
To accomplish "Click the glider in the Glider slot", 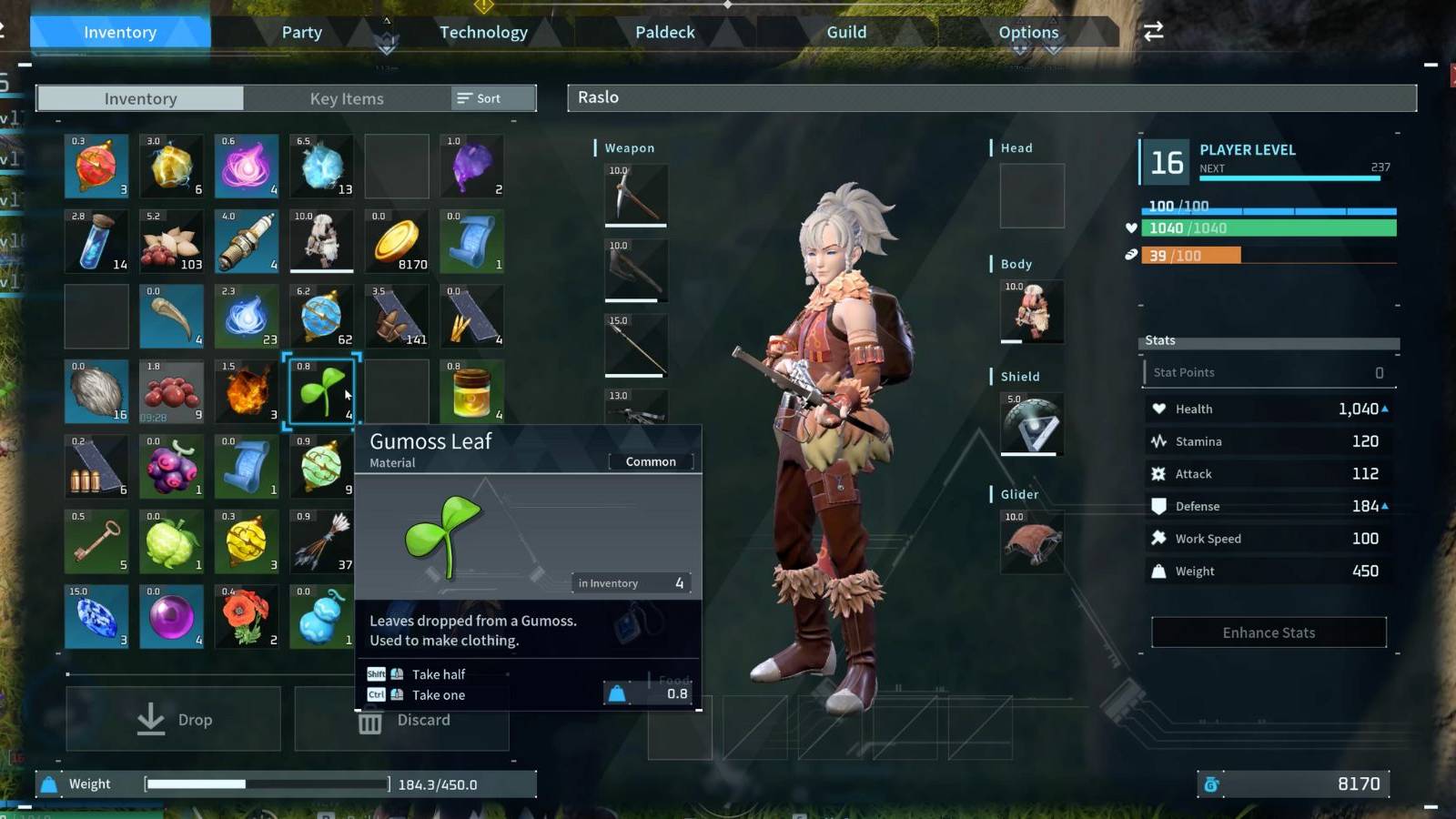I will click(1031, 541).
